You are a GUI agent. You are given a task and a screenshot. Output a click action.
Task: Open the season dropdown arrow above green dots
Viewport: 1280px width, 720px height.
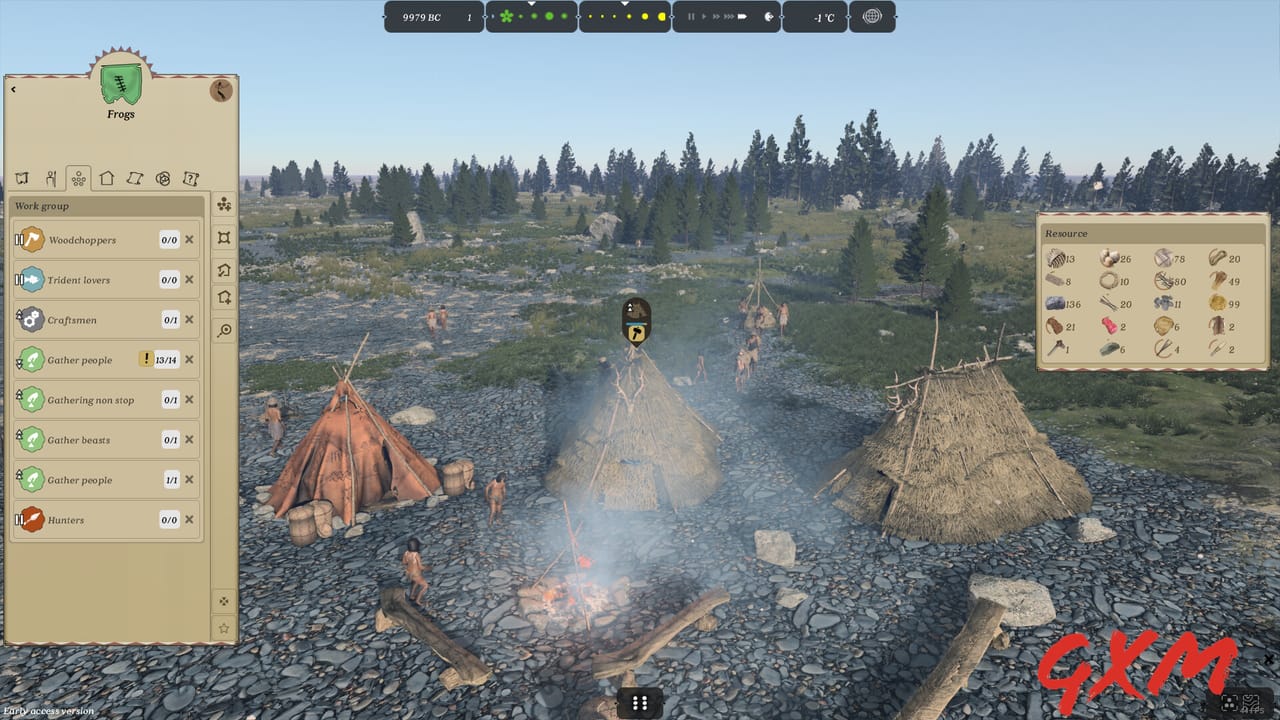coord(530,4)
